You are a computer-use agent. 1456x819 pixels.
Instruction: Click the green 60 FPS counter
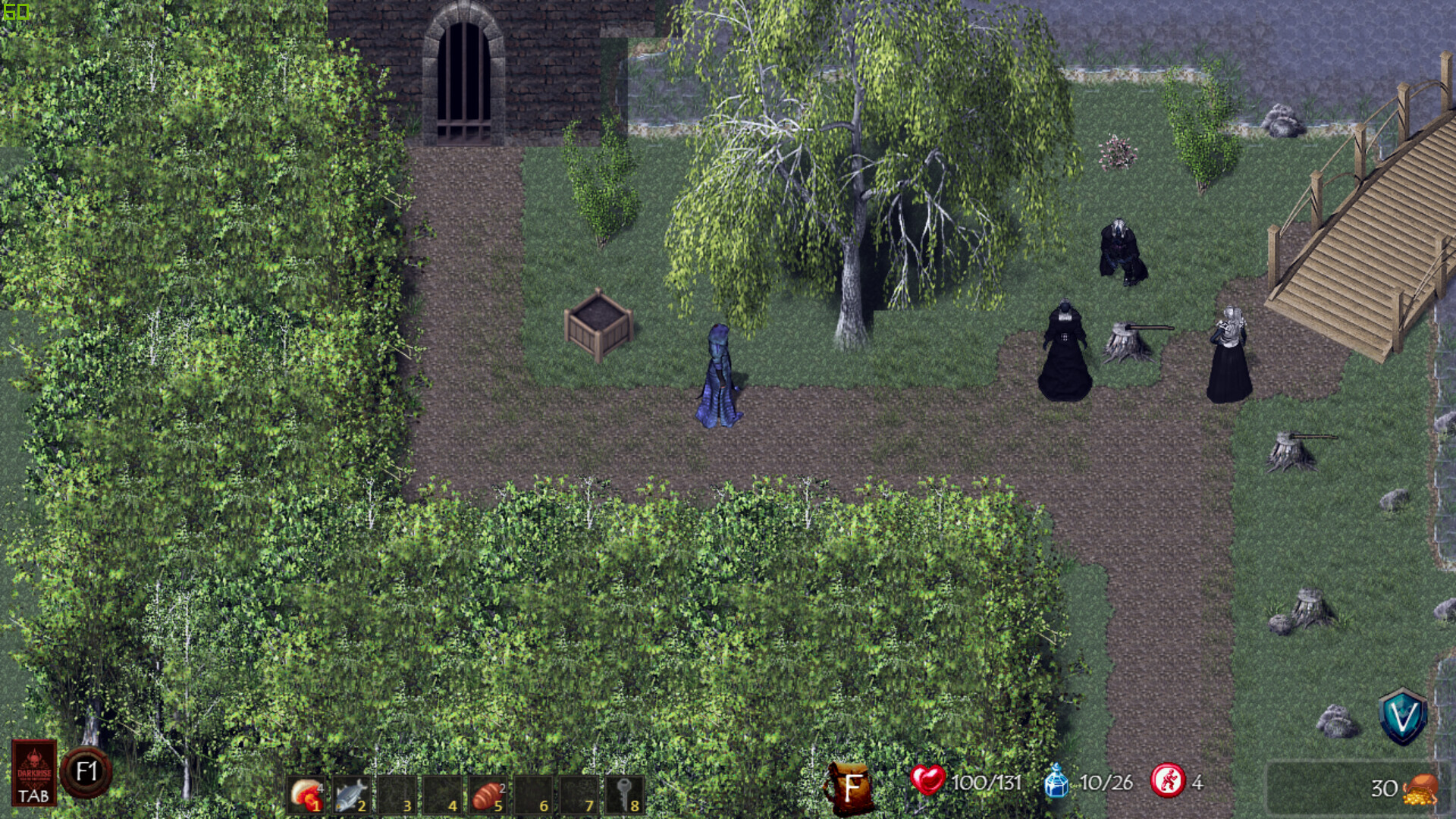17,12
